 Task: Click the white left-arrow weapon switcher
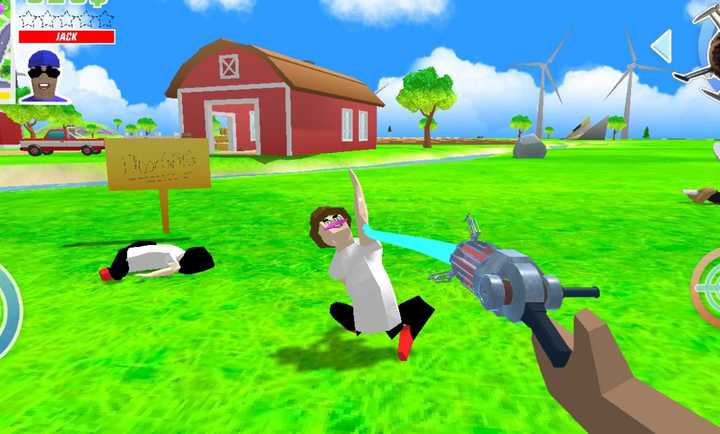(661, 45)
